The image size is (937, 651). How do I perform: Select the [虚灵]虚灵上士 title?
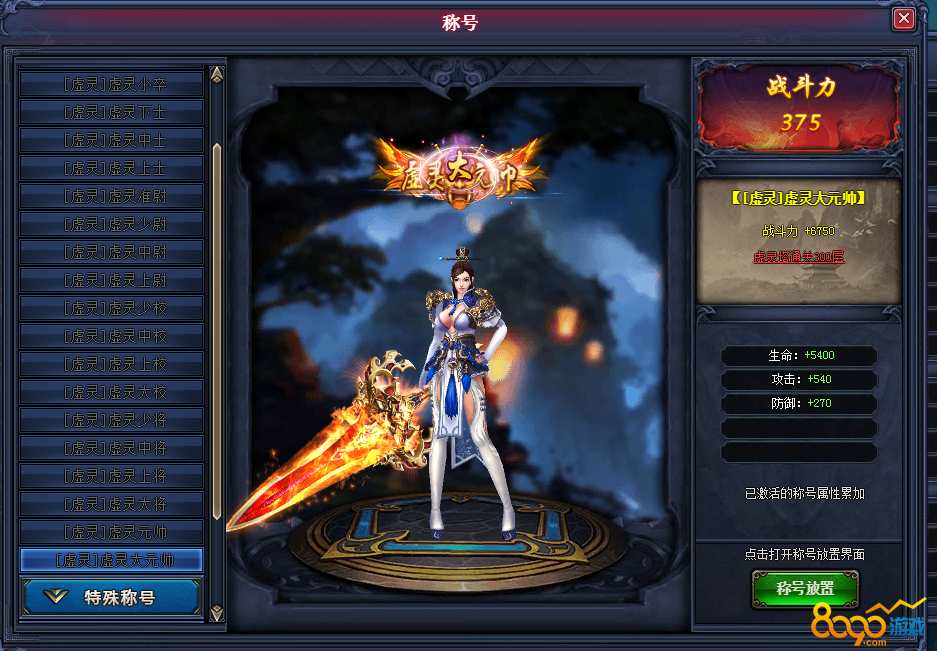click(x=111, y=168)
